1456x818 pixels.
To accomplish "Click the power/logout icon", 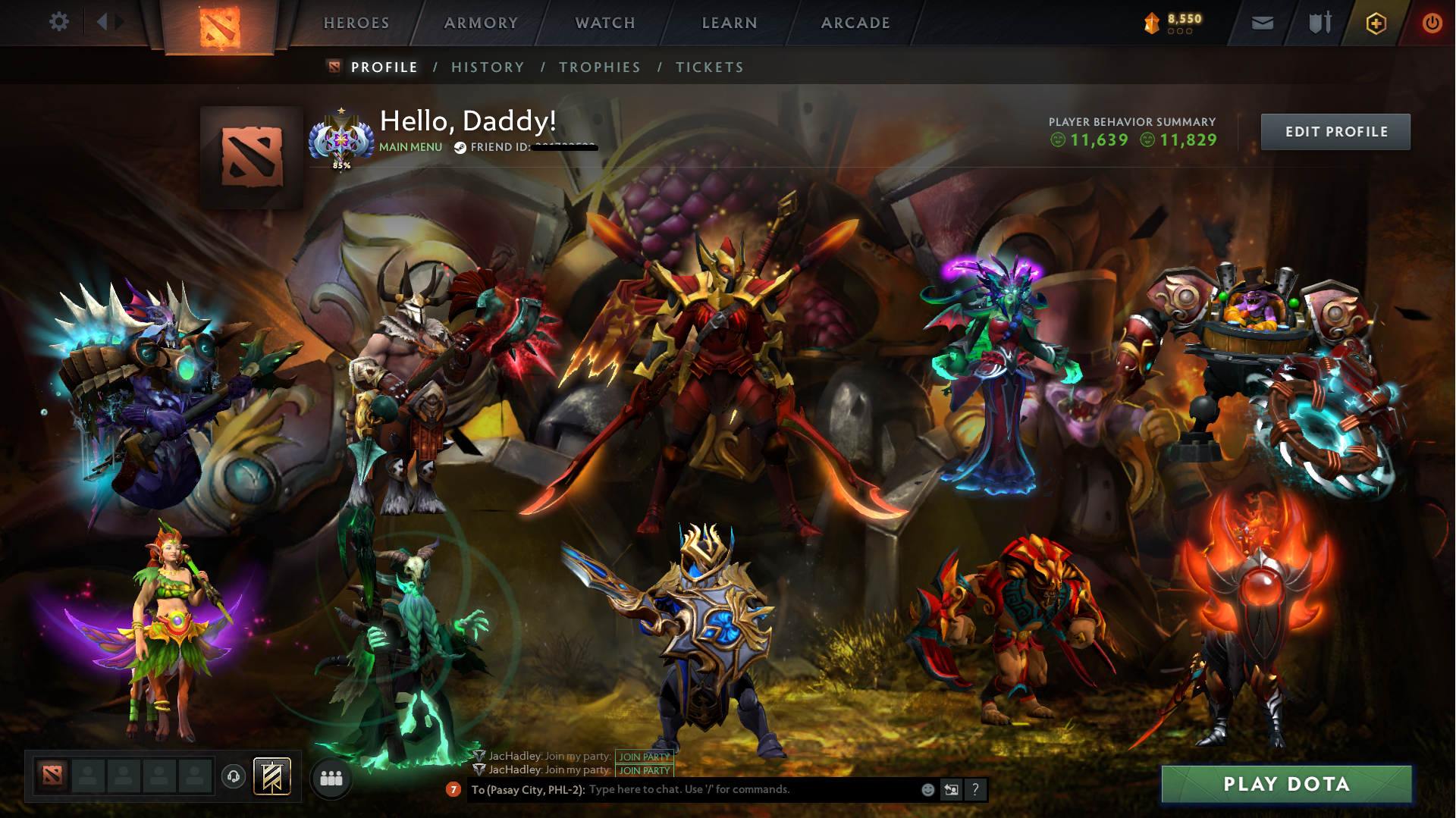I will click(1432, 23).
